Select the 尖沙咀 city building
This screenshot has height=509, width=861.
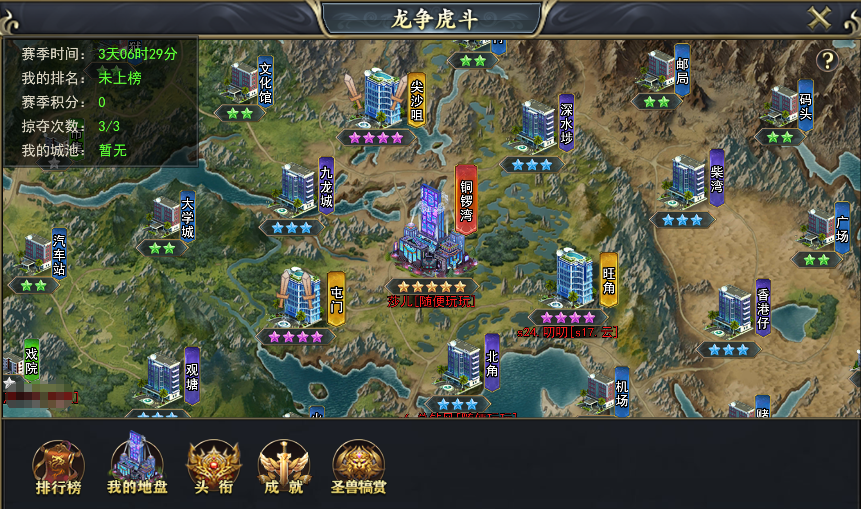click(x=380, y=98)
